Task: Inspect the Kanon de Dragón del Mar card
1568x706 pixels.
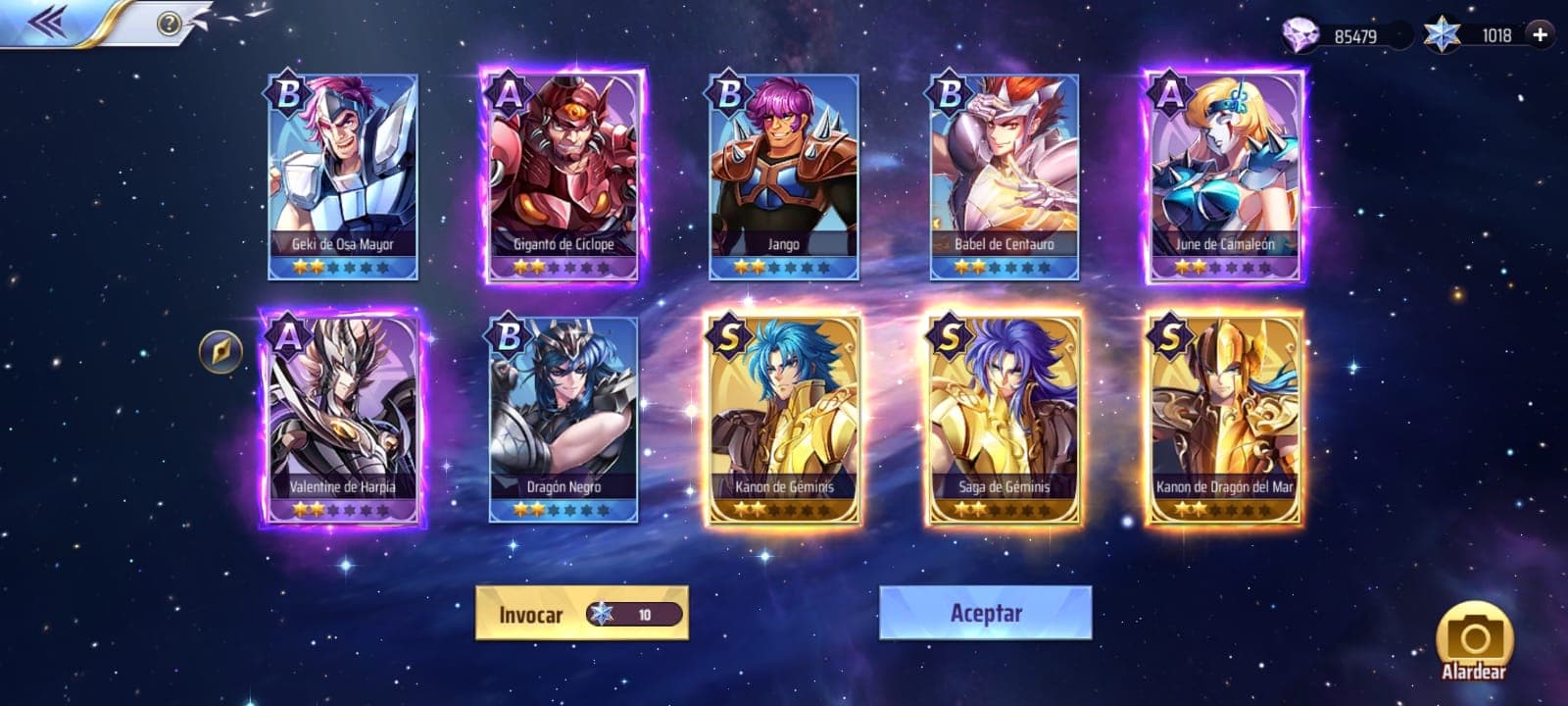Action: tap(1225, 419)
